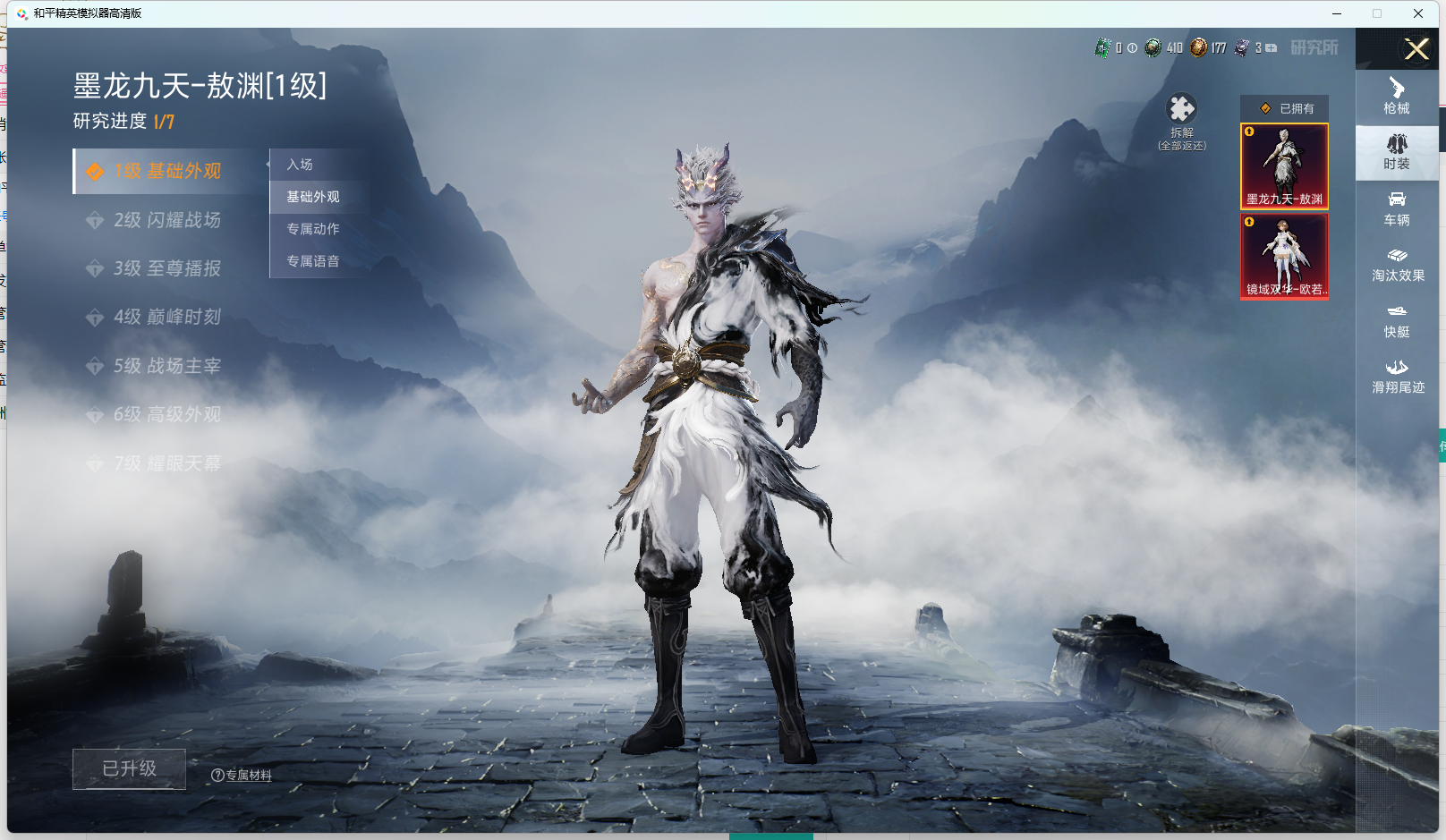
Task: Choose level 7 耀眼天幕 tier
Action: click(166, 463)
